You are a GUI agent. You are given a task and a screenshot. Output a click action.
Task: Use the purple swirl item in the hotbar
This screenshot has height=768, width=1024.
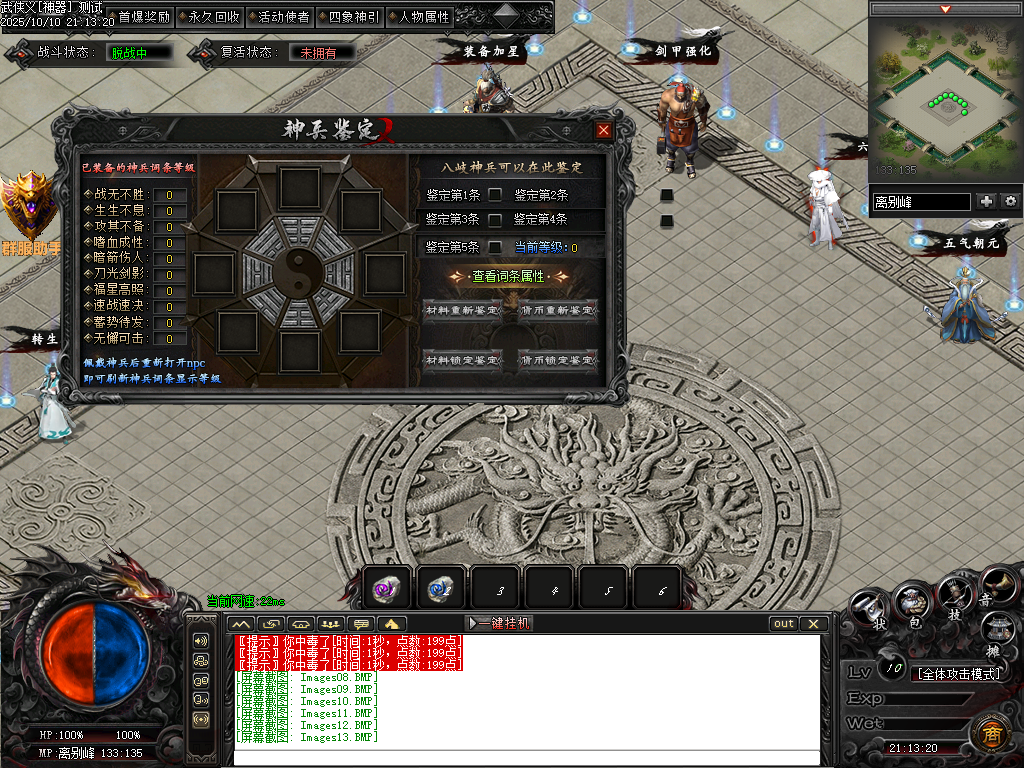click(386, 590)
